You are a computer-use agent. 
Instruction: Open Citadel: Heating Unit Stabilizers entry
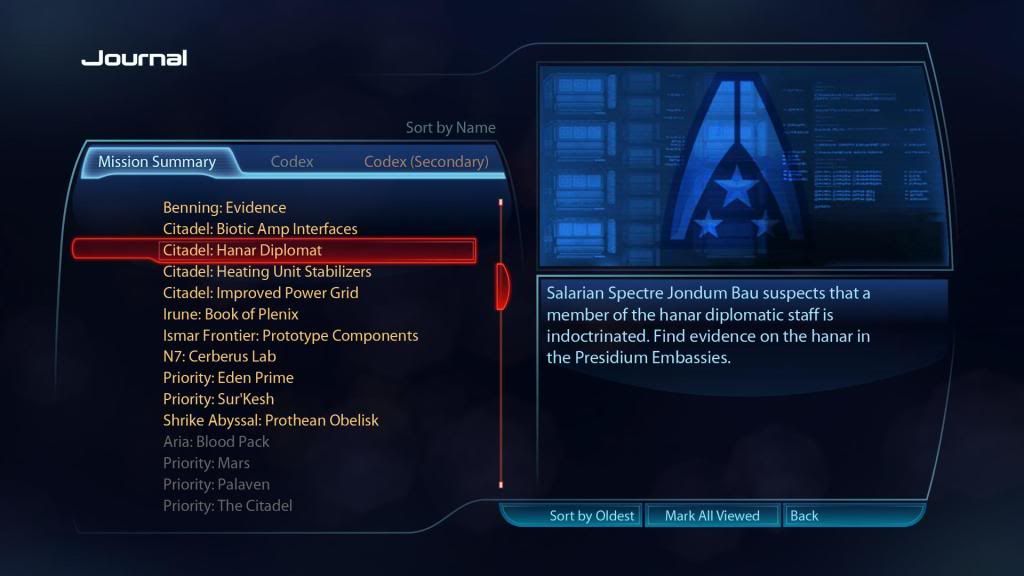(267, 272)
